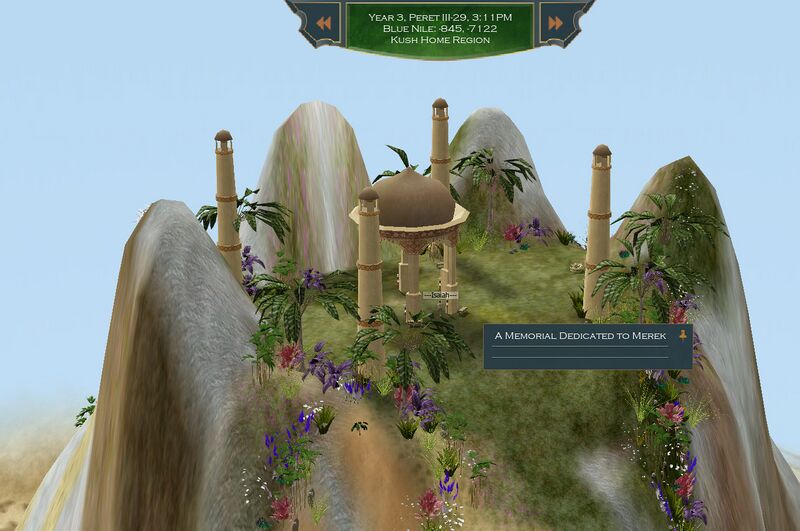The height and width of the screenshot is (531, 800).
Task: Click the green date and location panel
Action: click(439, 28)
